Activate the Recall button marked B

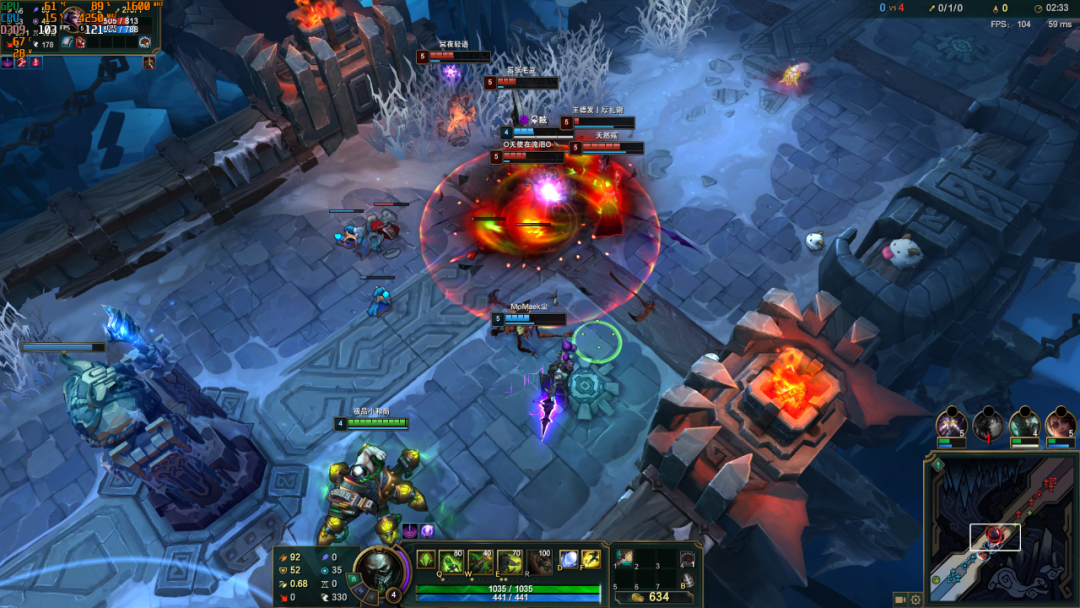[688, 580]
